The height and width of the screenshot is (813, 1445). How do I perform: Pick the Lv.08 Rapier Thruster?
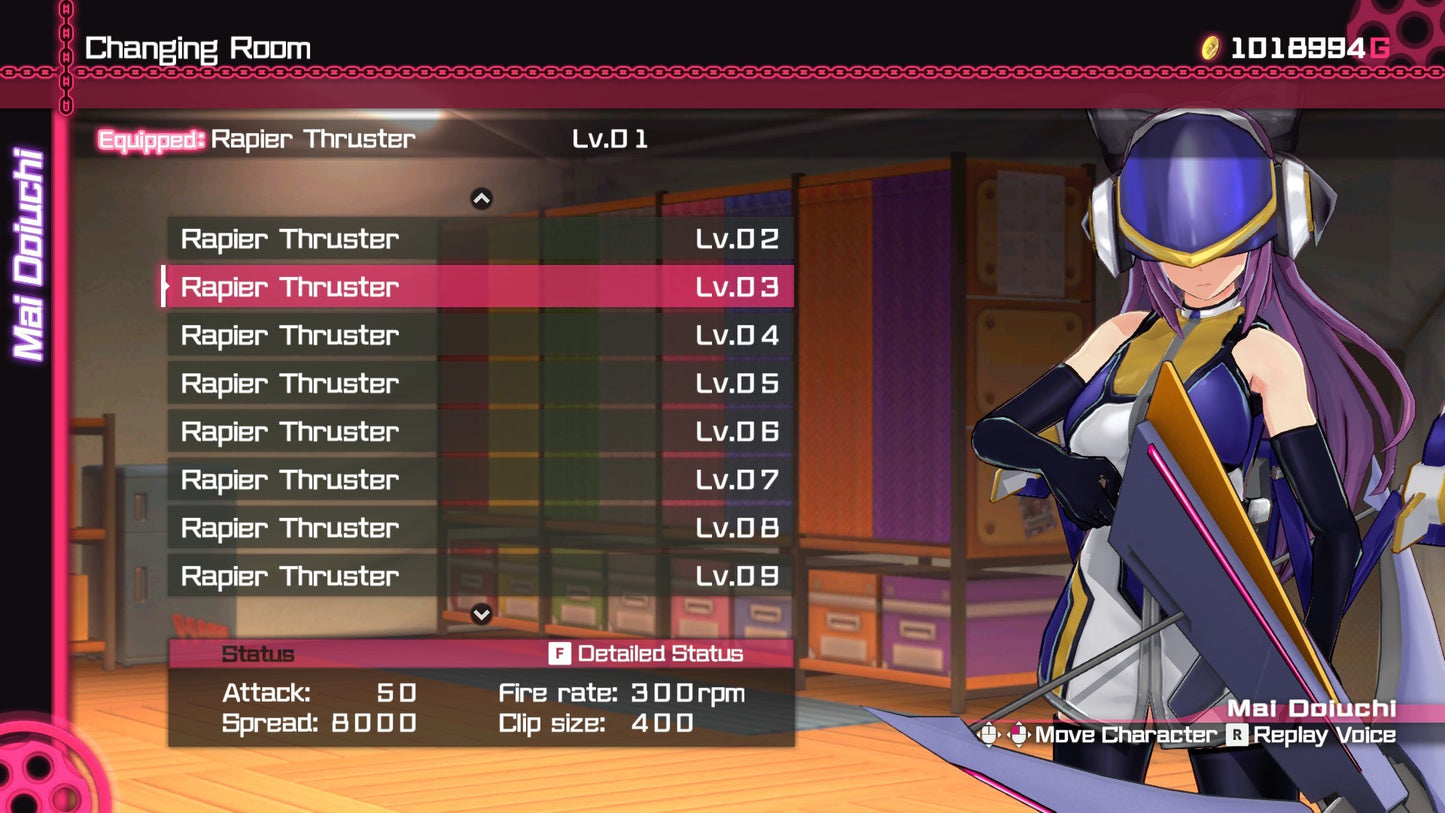point(479,527)
